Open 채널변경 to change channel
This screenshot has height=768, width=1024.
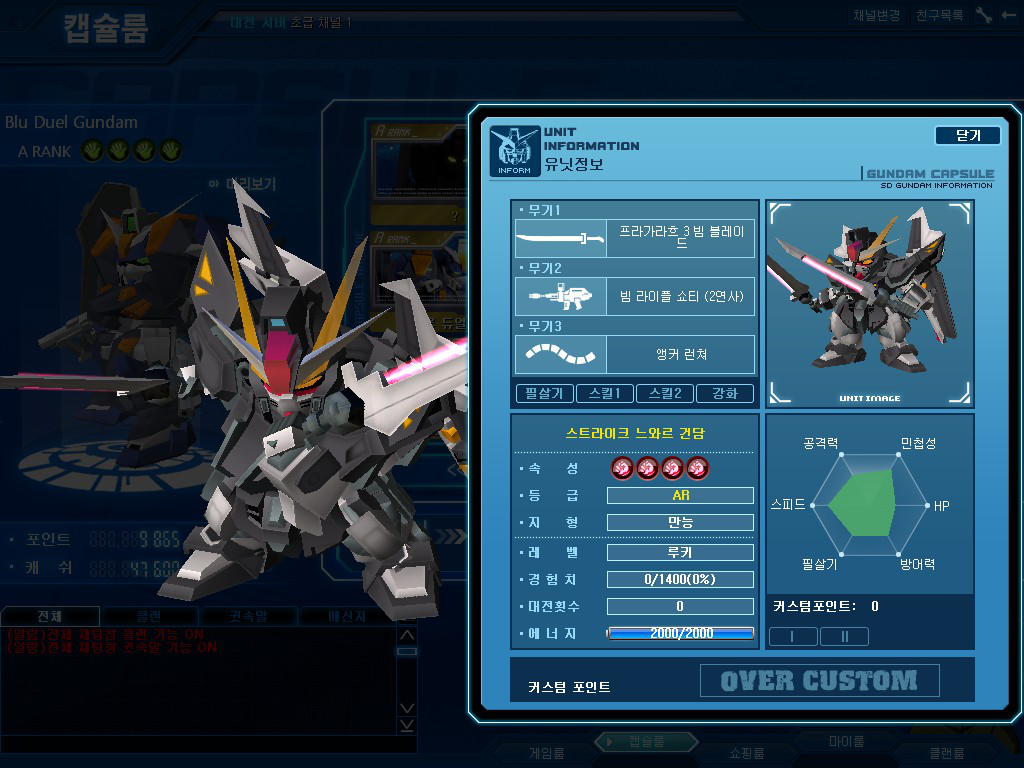coord(877,16)
